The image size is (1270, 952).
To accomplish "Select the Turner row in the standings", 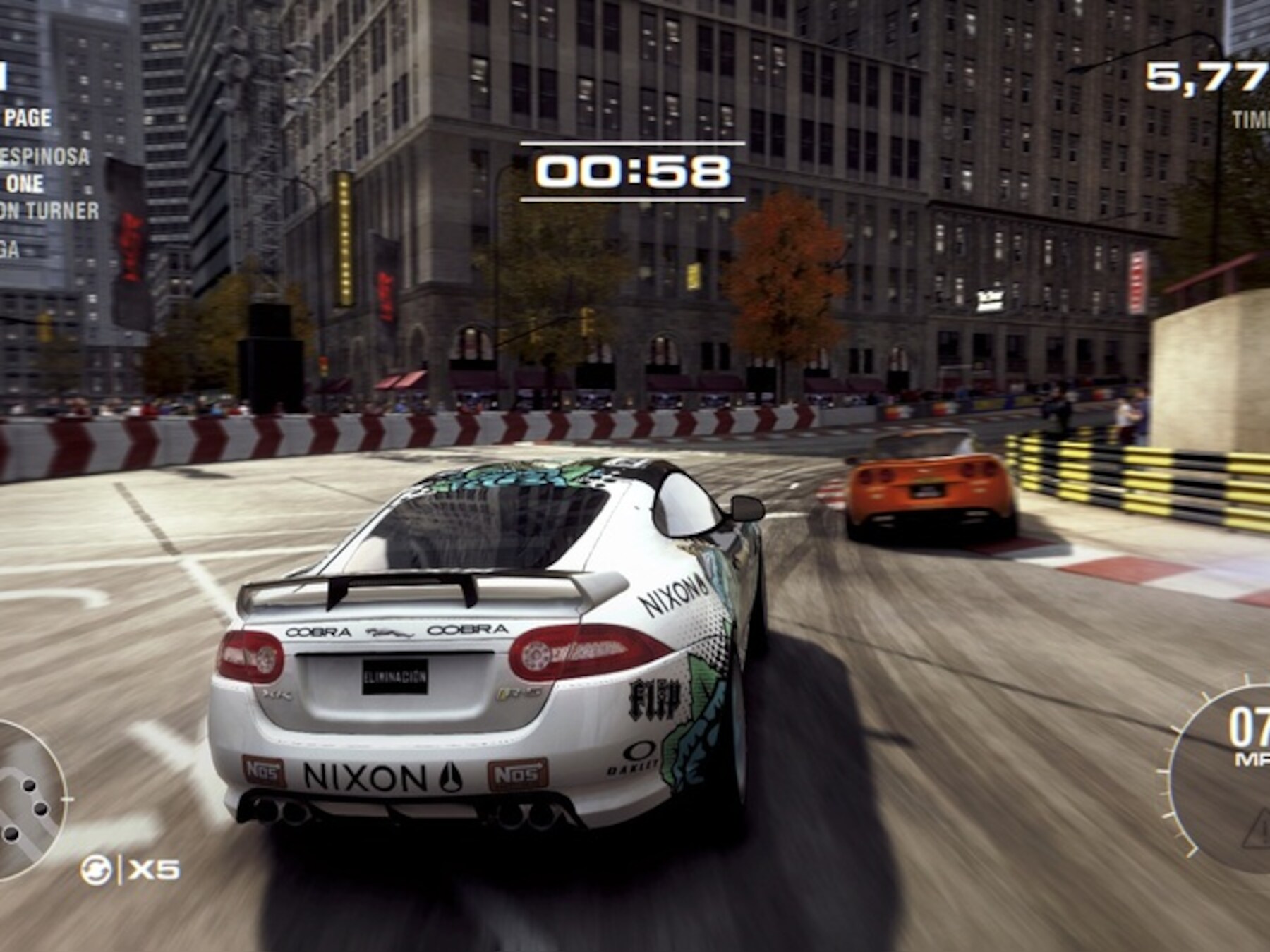I will [49, 210].
